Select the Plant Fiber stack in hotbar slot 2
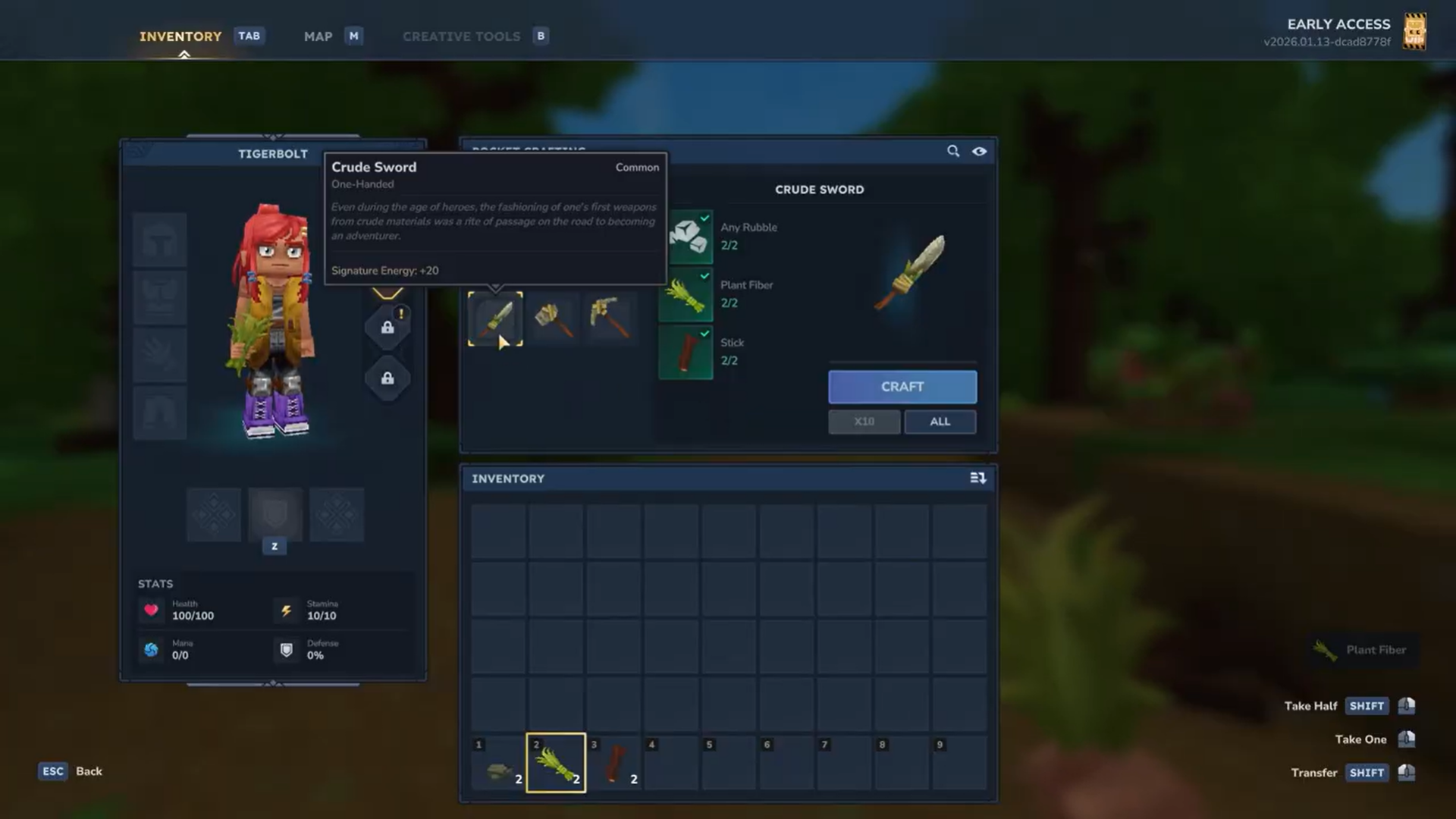Image resolution: width=1456 pixels, height=819 pixels. click(556, 762)
